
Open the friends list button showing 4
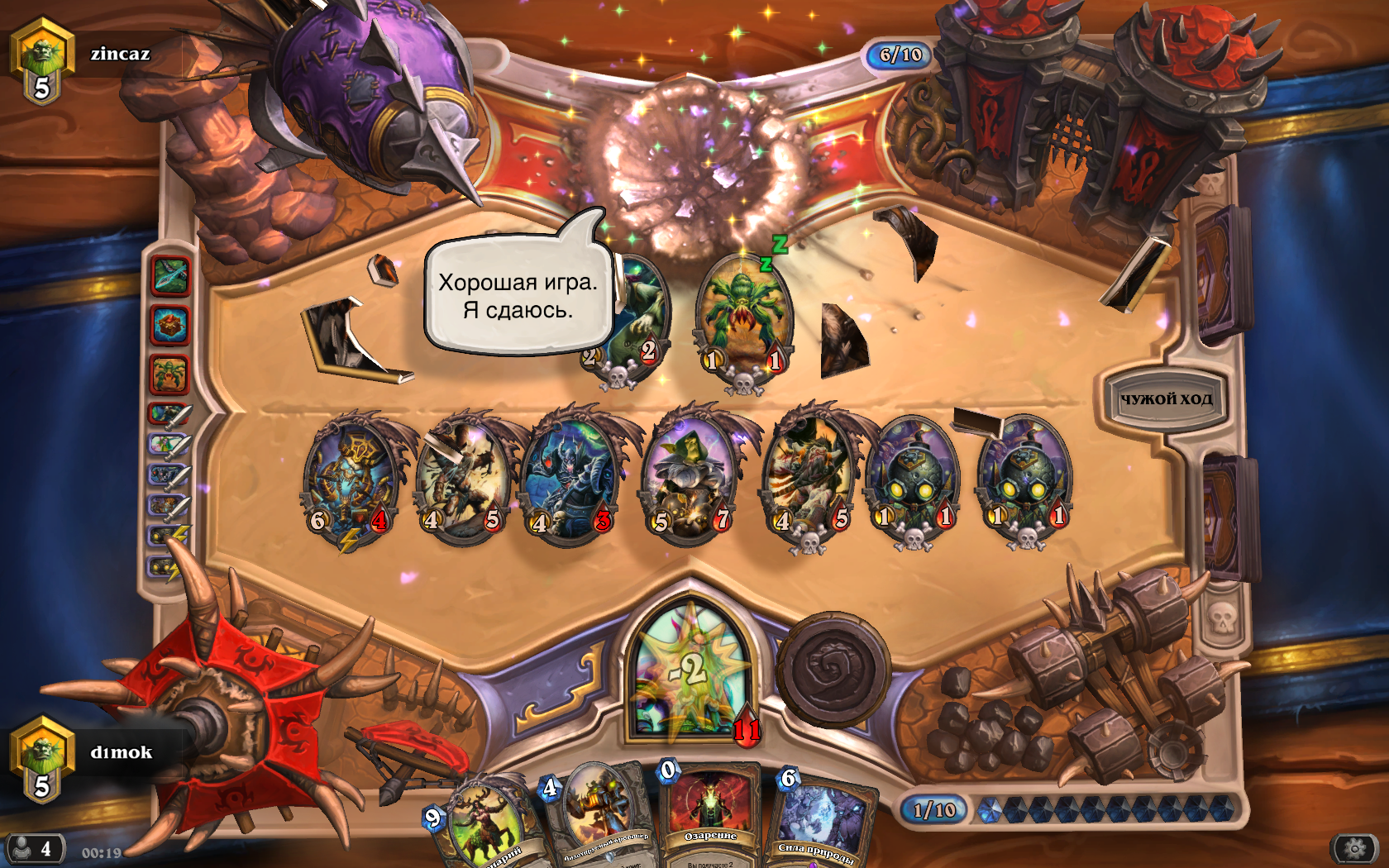click(34, 848)
